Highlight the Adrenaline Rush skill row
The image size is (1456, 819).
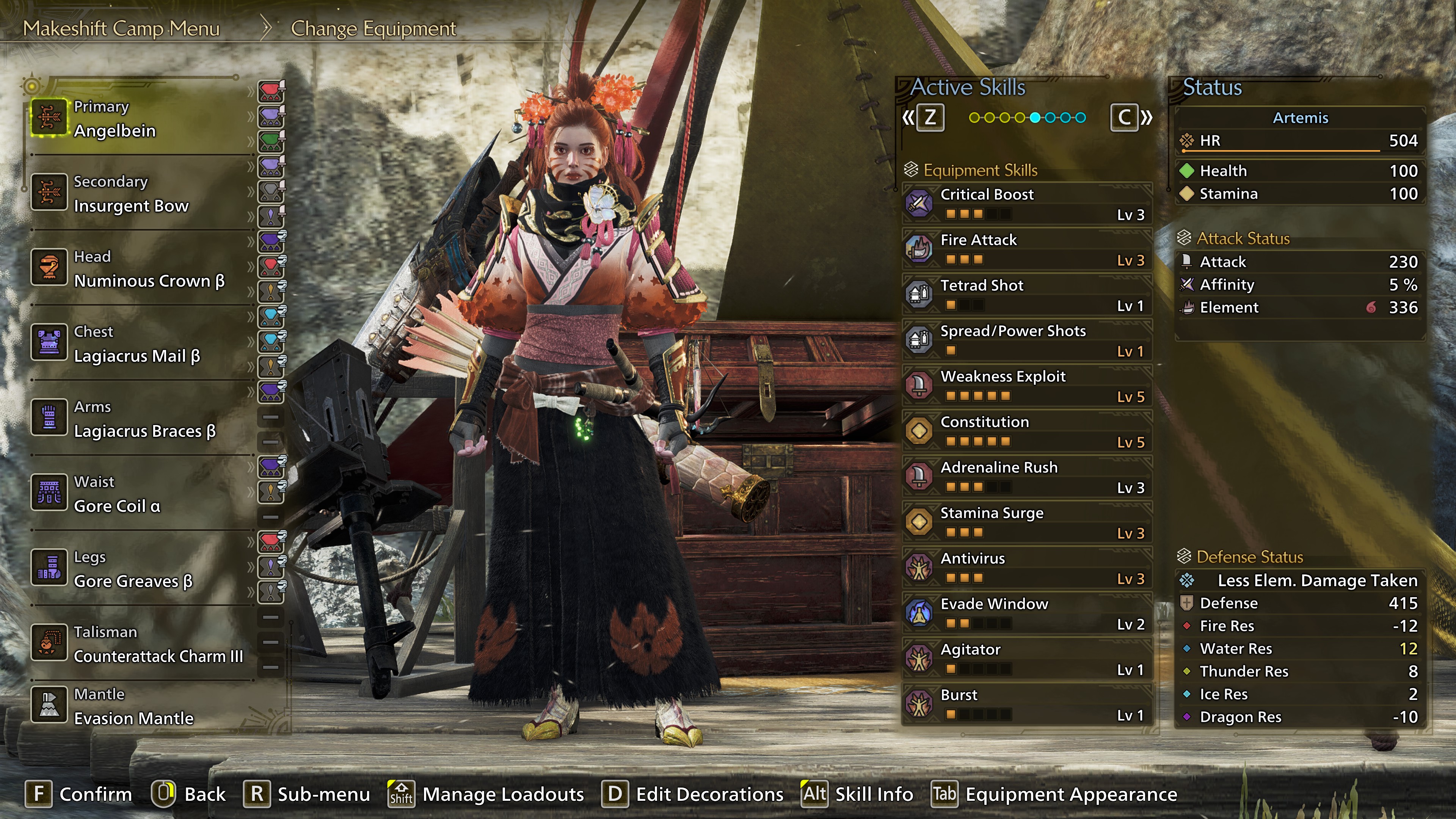(x=1026, y=477)
